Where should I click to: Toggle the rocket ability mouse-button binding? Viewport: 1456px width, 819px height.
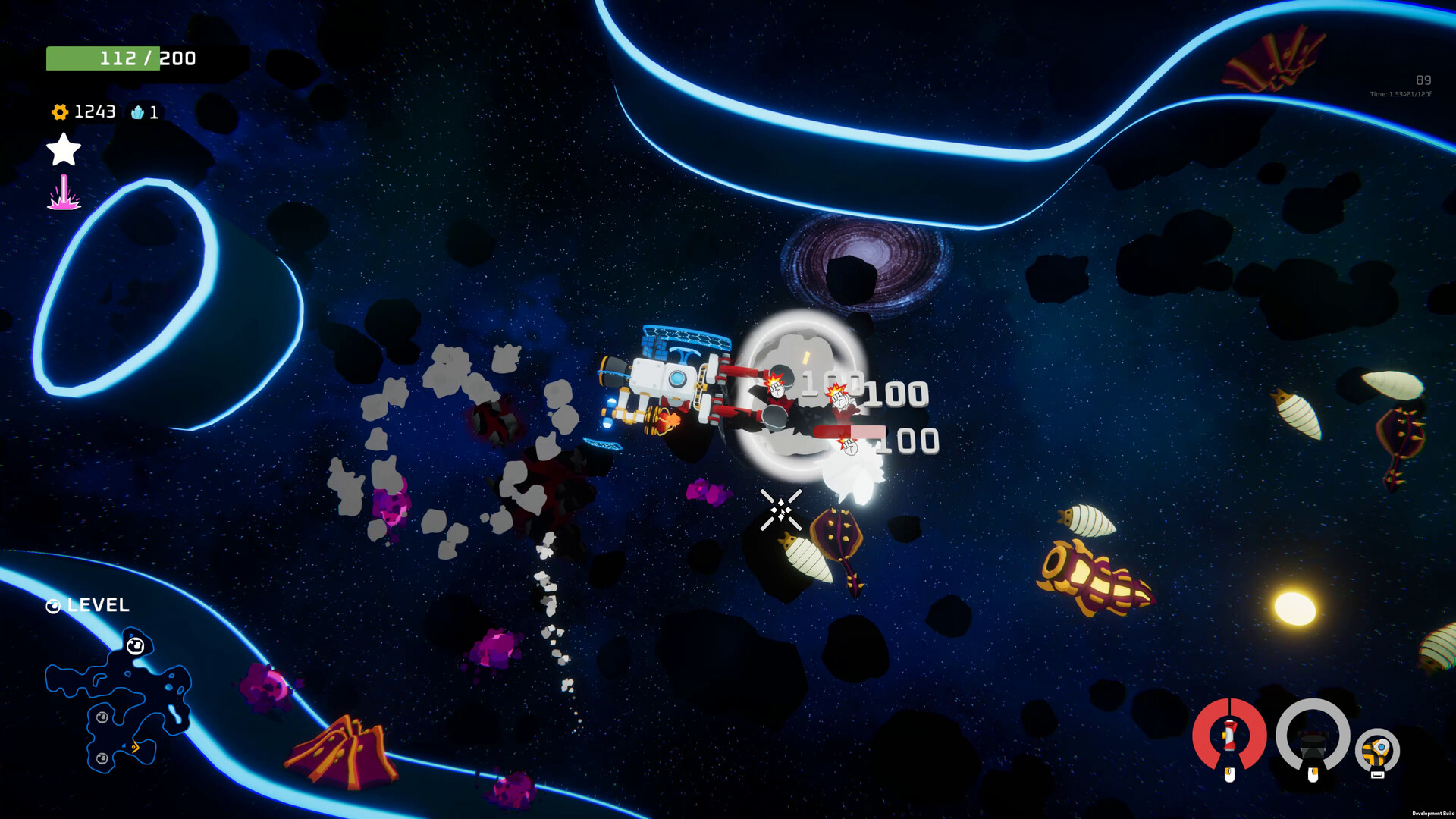click(1230, 774)
